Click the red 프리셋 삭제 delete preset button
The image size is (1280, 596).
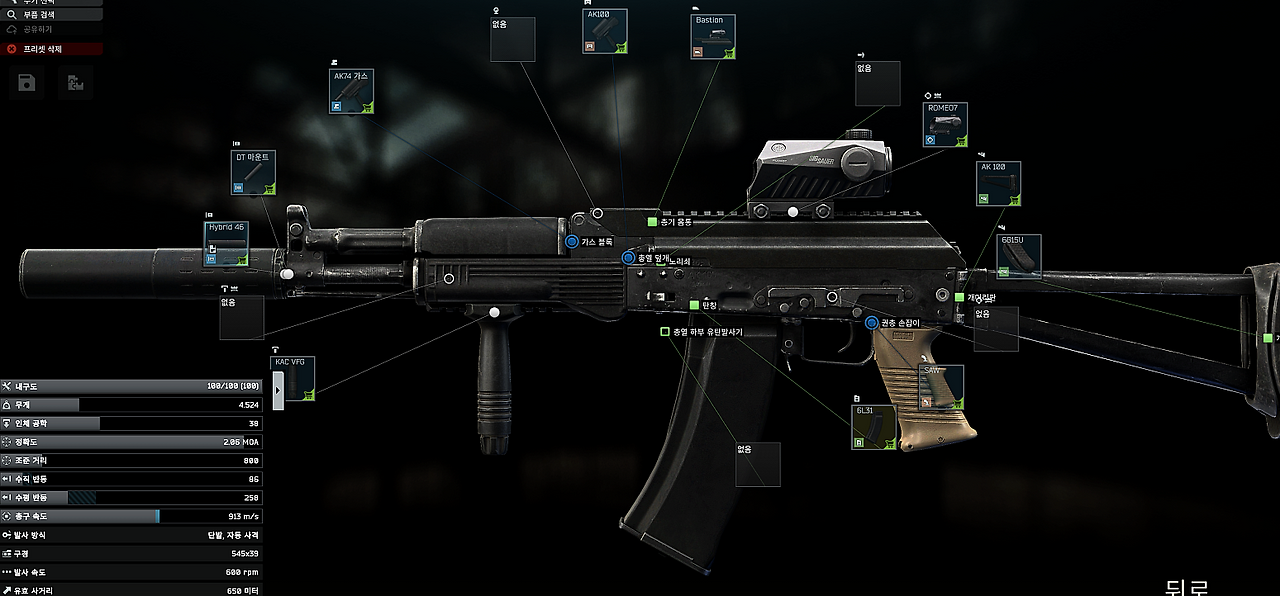(52, 48)
